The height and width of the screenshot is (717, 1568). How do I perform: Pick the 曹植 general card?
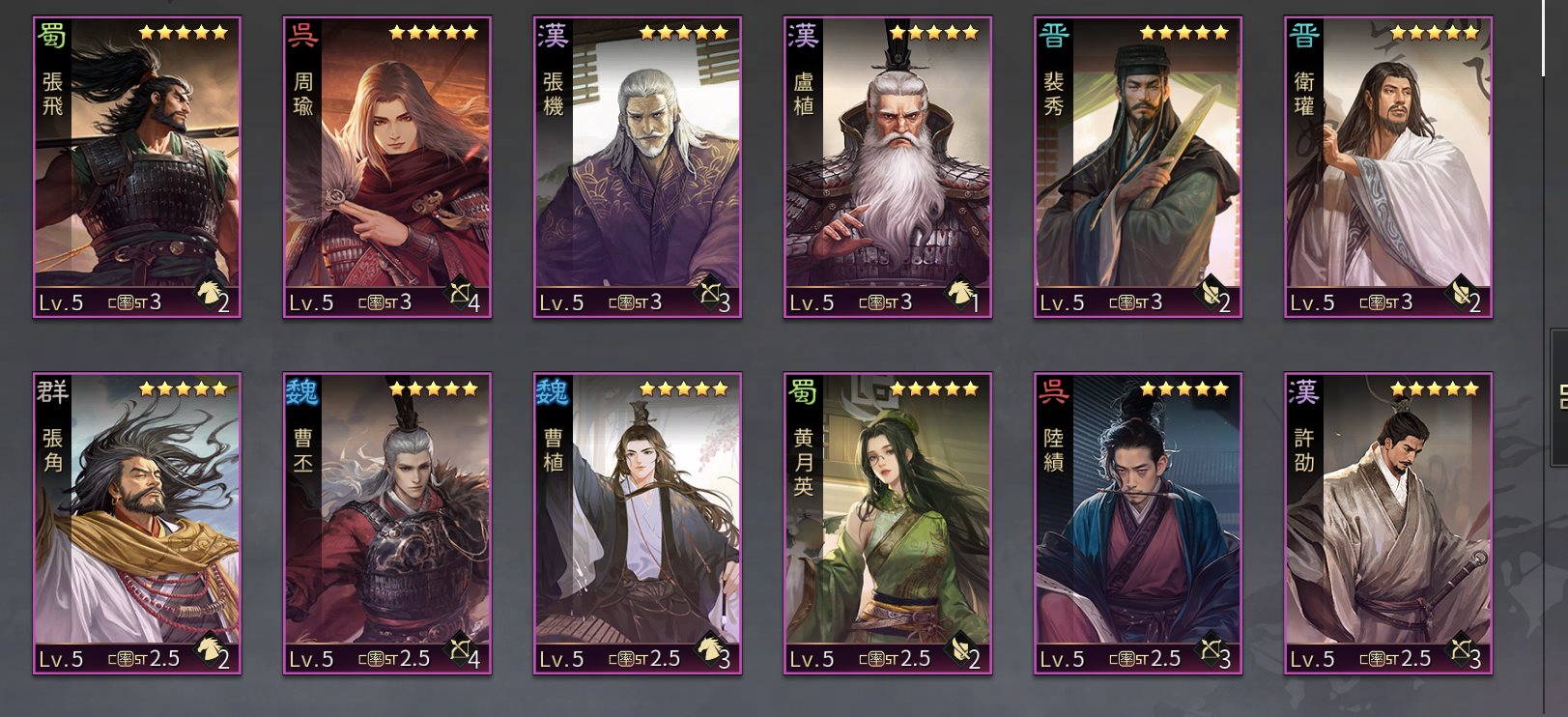638,523
